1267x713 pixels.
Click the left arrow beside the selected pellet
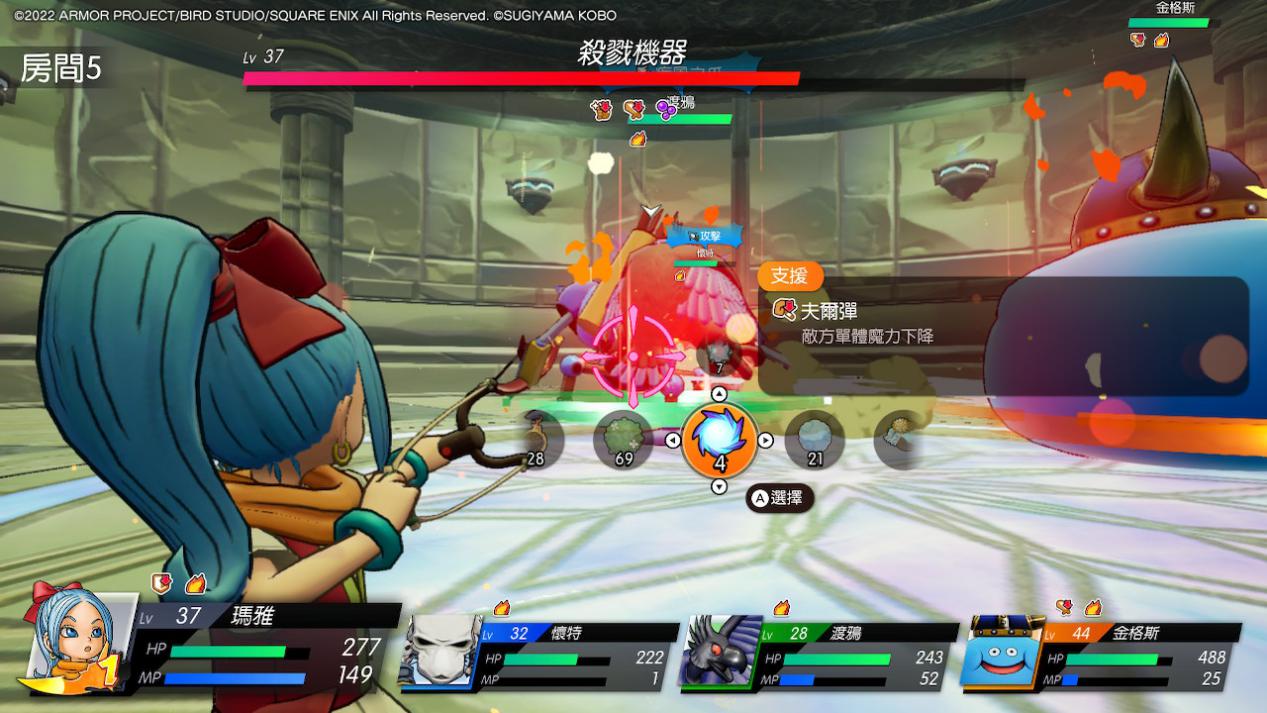pyautogui.click(x=673, y=440)
